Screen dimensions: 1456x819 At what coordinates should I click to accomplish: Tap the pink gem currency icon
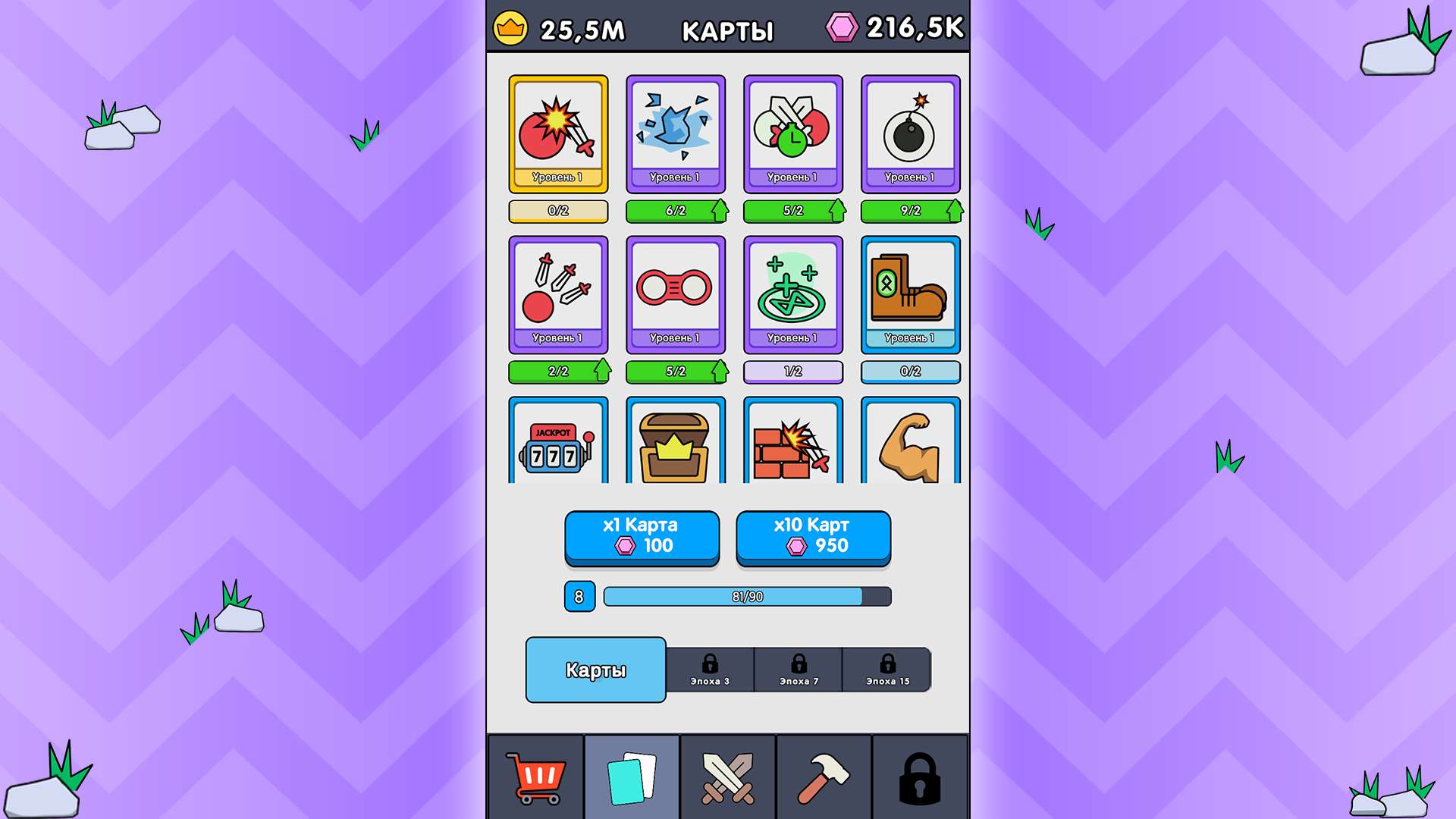point(844,27)
